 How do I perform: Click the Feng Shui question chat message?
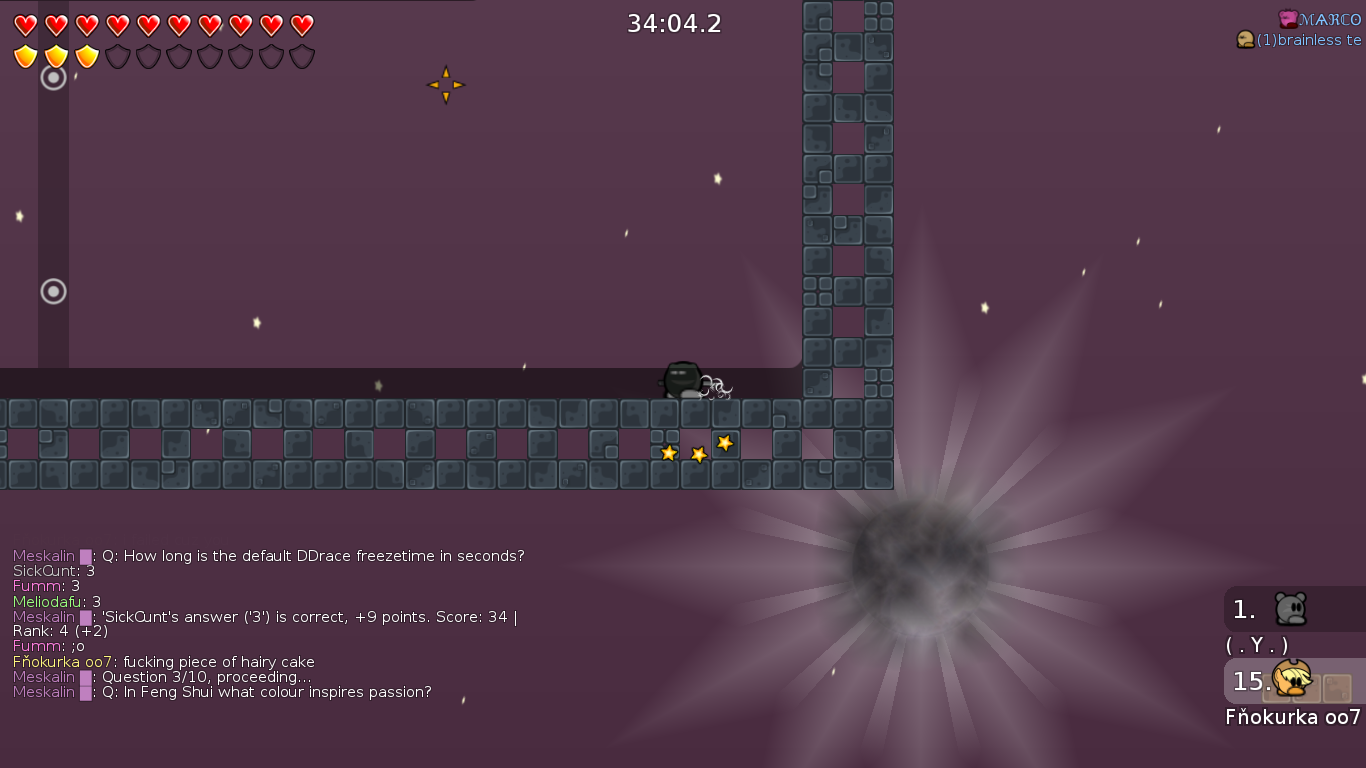pos(222,692)
